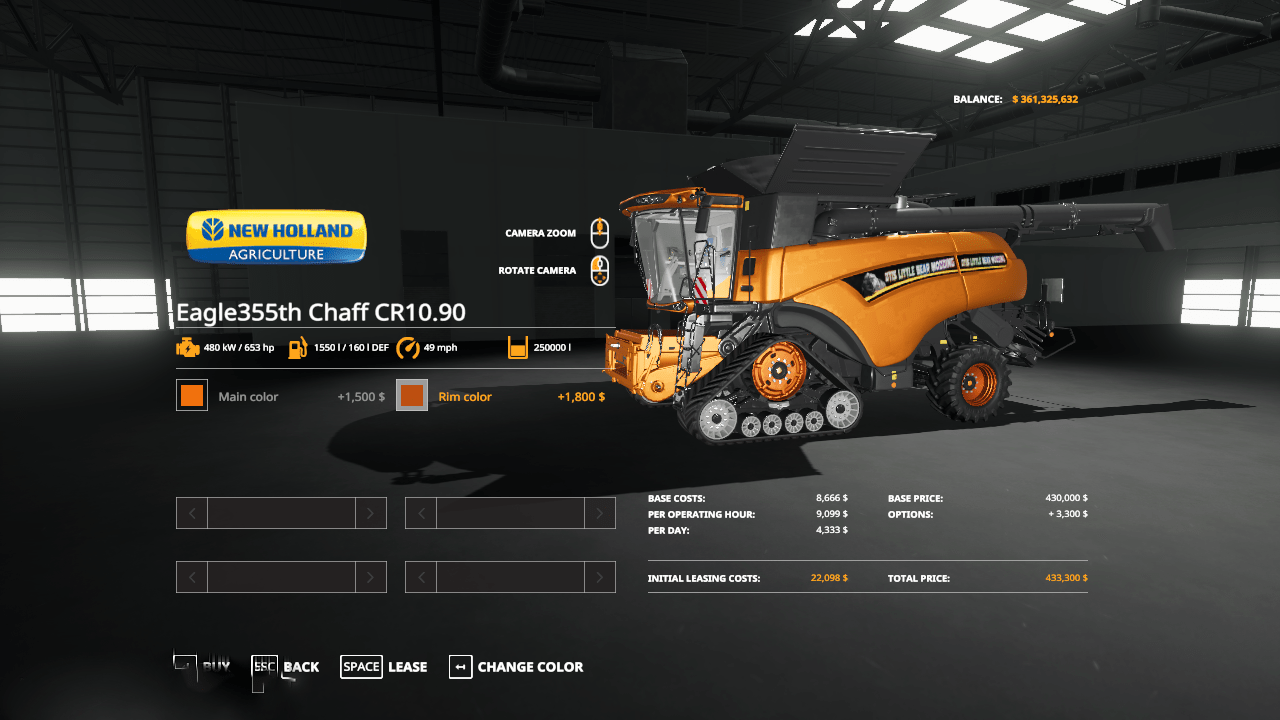Open the Main color swatch

pos(191,395)
